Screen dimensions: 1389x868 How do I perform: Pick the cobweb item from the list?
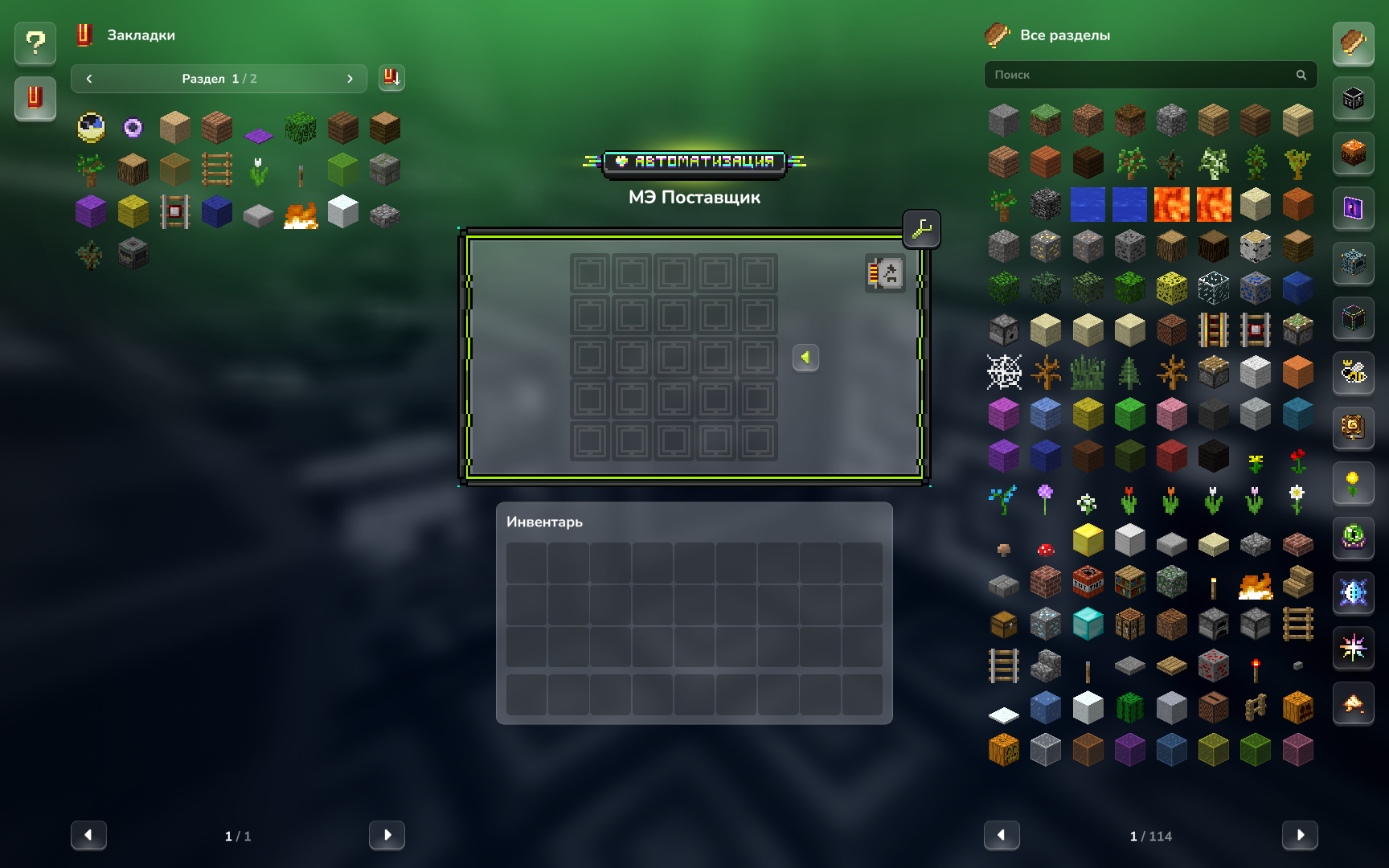point(1004,372)
